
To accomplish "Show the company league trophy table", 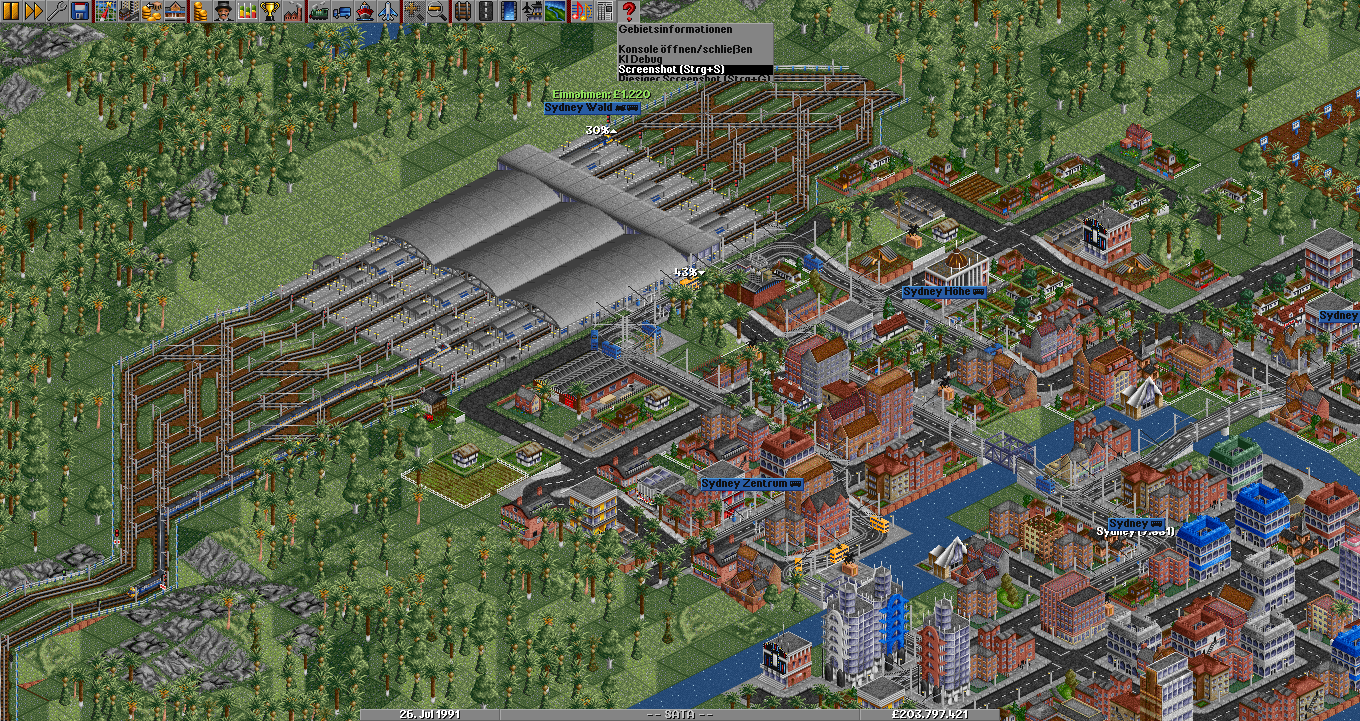I will [x=270, y=11].
